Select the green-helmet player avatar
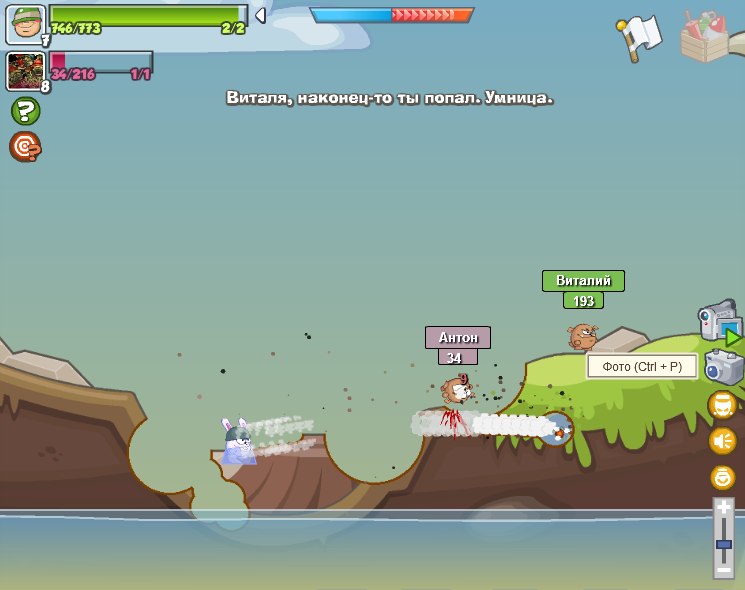This screenshot has width=745, height=590. (x=25, y=24)
